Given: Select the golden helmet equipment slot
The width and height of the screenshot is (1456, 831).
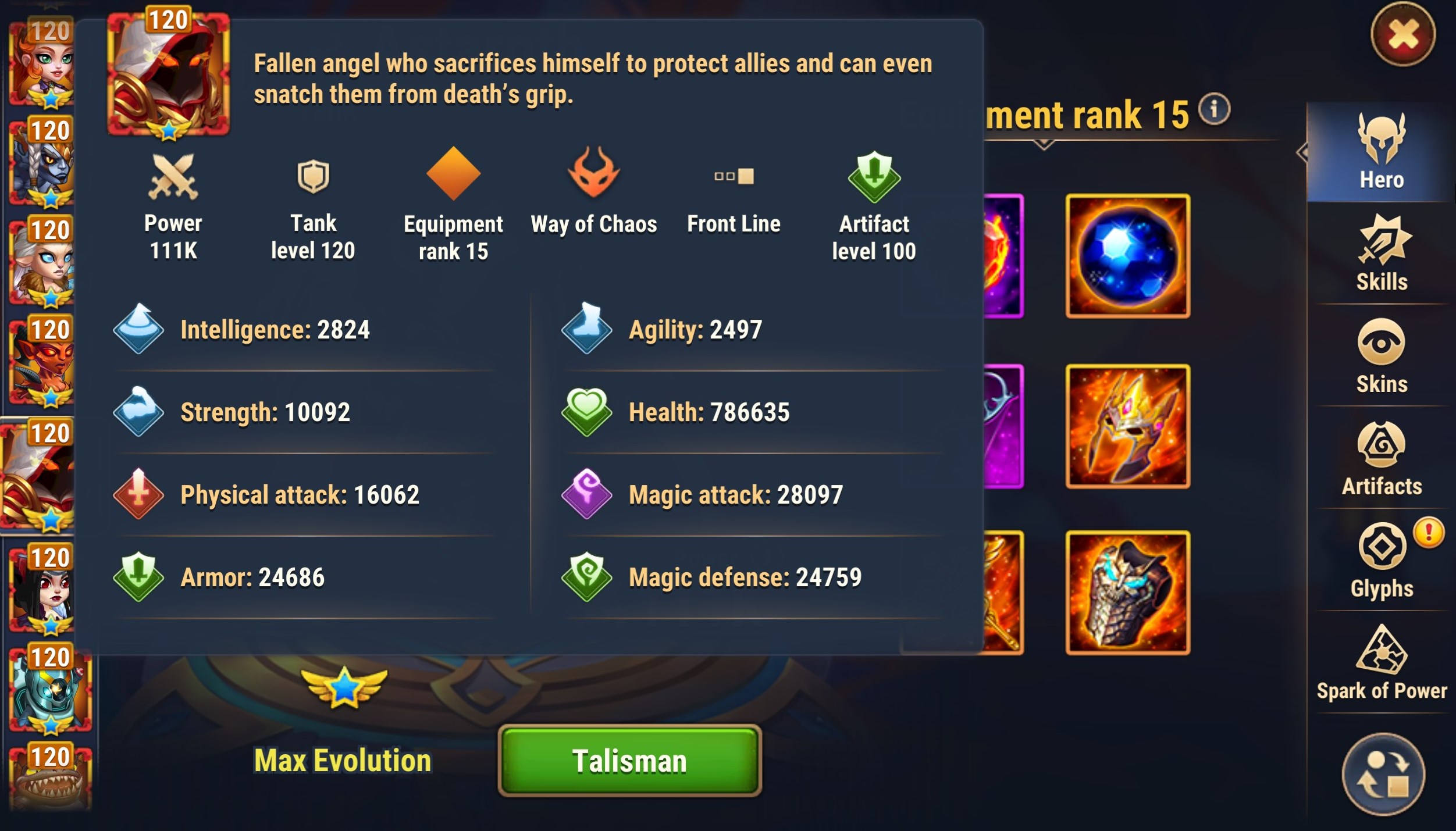Looking at the screenshot, I should (x=1127, y=426).
